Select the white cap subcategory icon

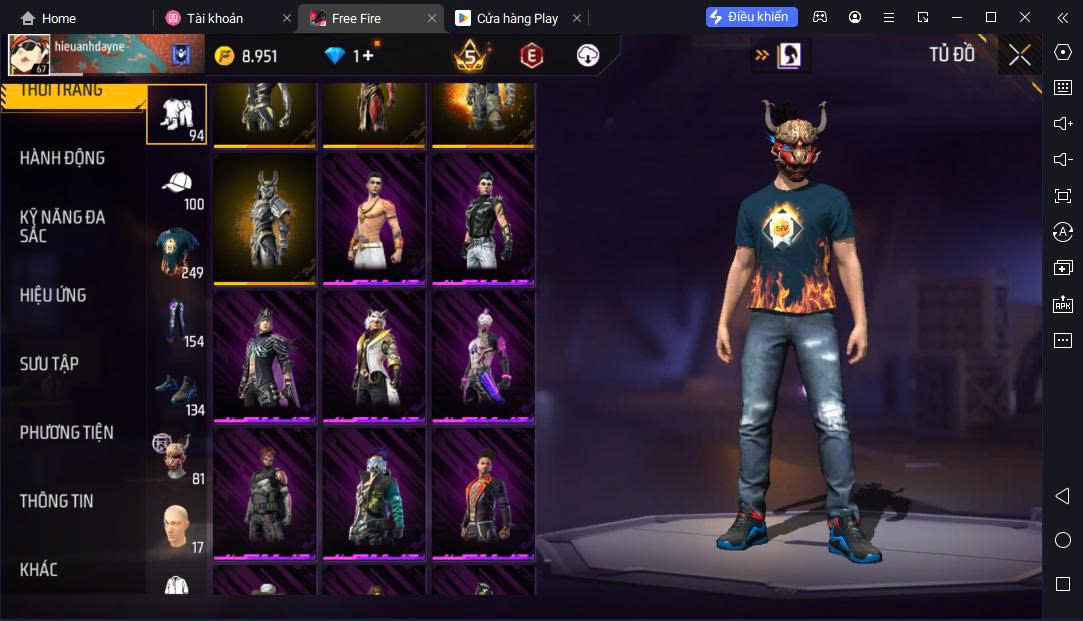(x=177, y=186)
